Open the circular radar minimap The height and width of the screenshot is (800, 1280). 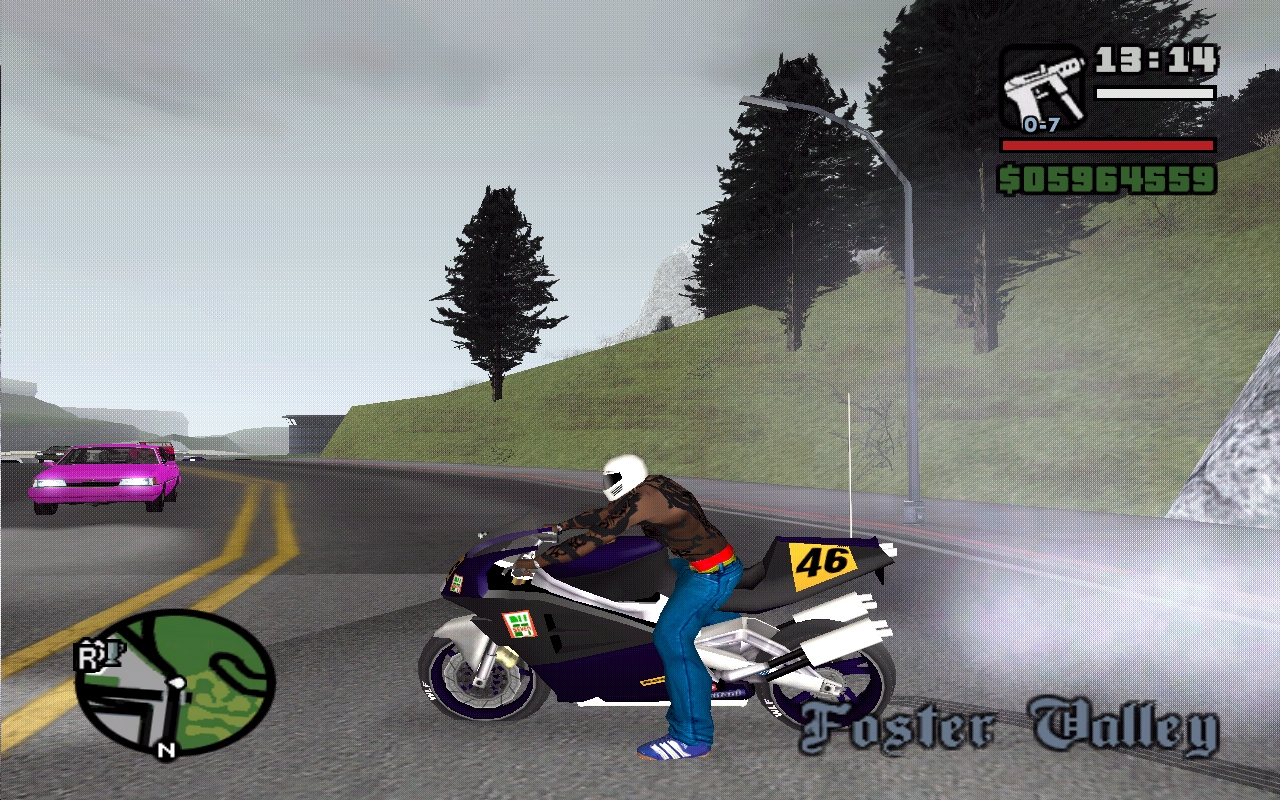176,682
